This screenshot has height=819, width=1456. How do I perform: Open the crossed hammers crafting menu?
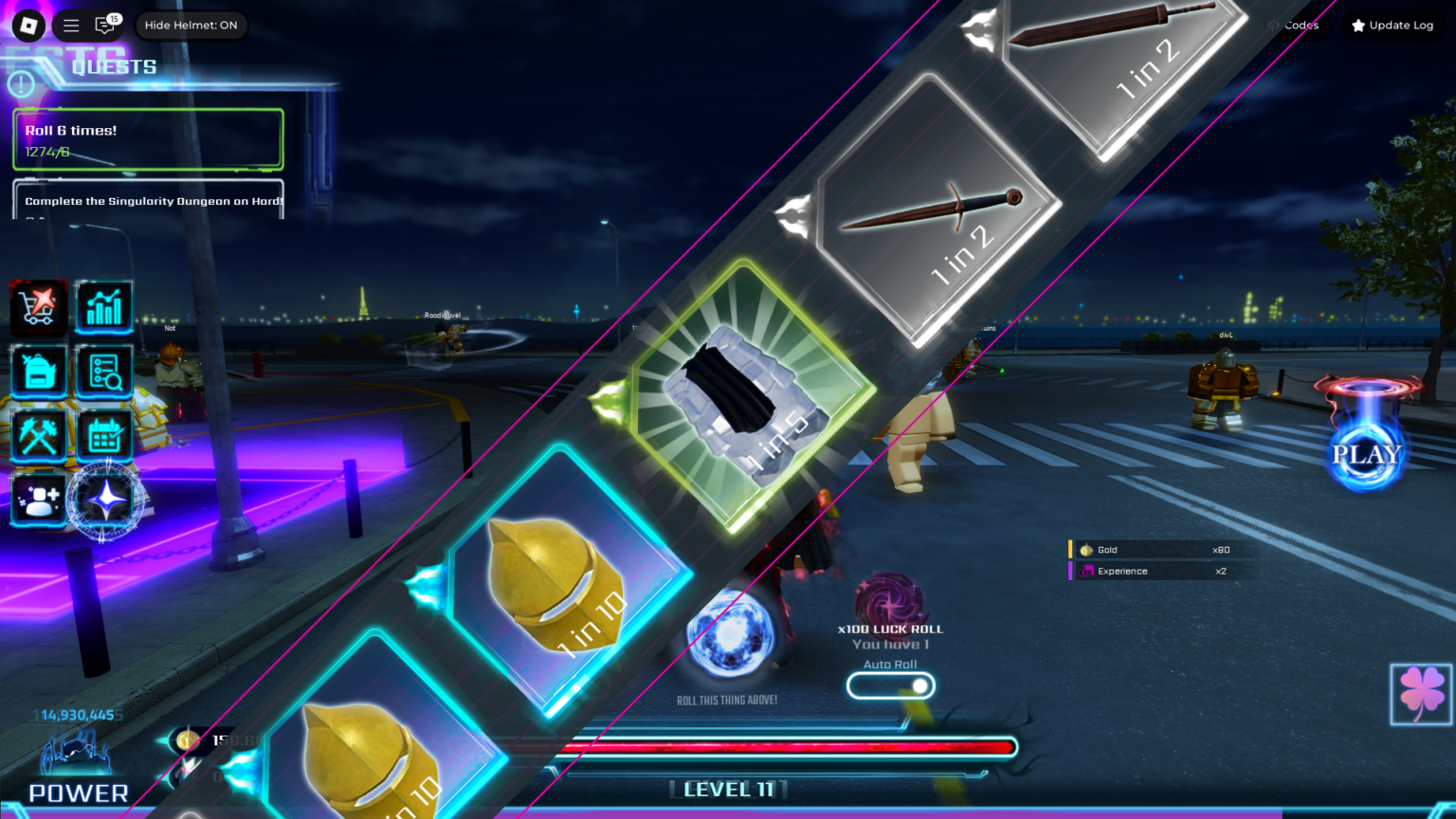pyautogui.click(x=39, y=435)
